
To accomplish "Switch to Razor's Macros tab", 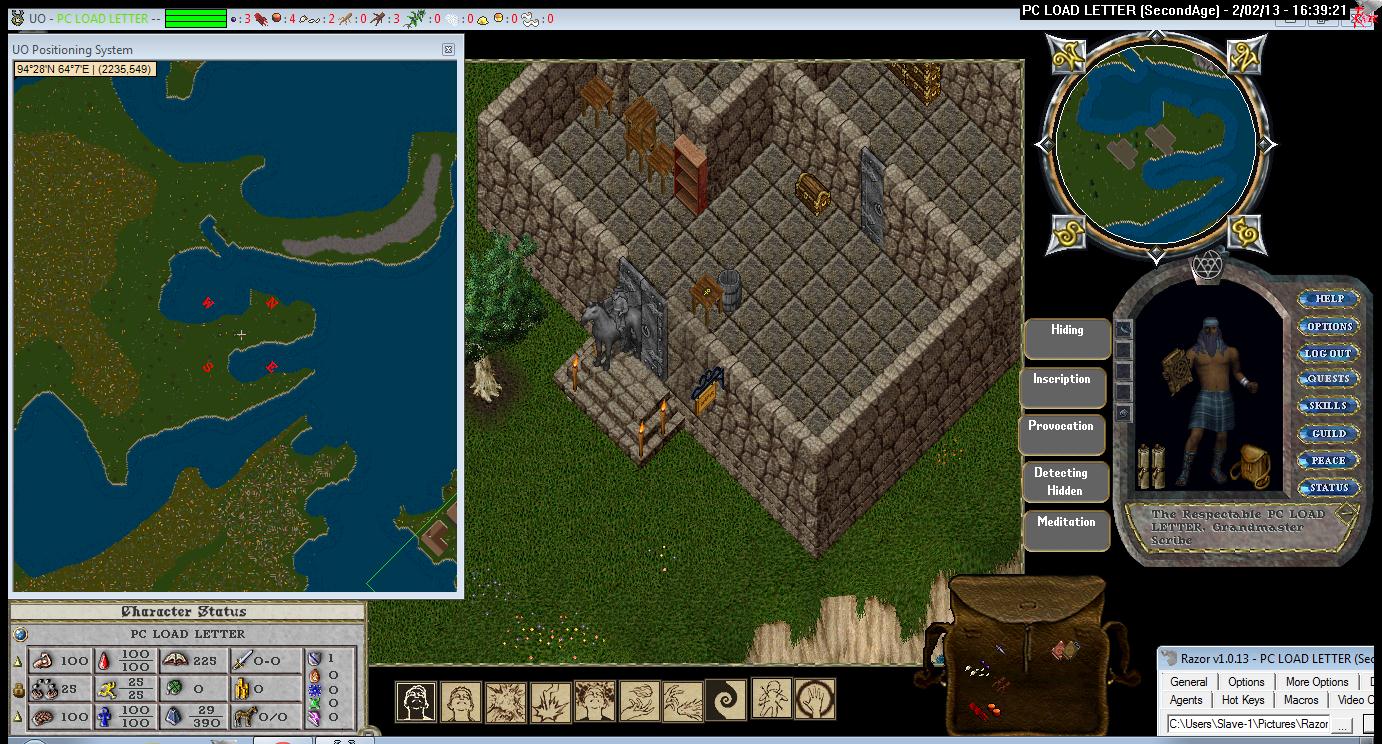I will click(1301, 700).
